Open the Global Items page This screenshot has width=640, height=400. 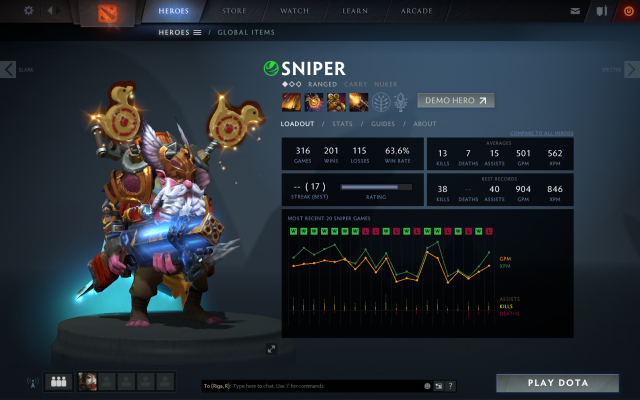pos(246,32)
